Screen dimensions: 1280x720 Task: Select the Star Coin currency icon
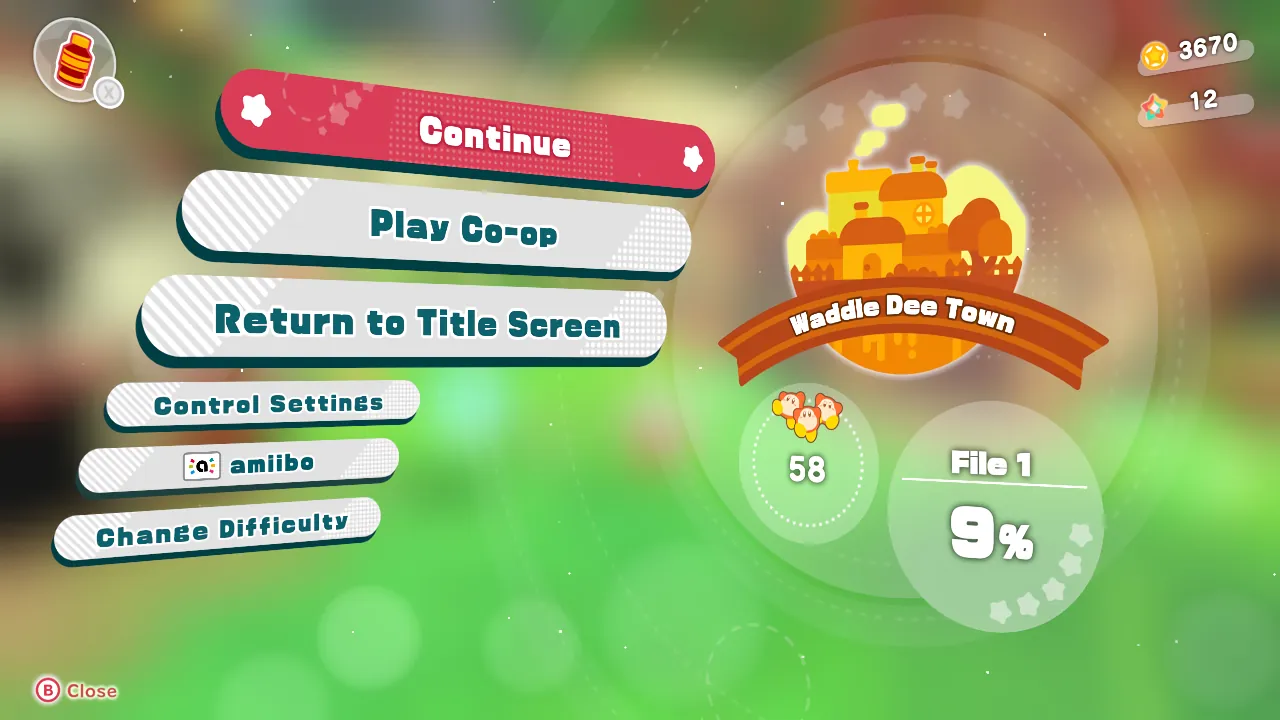[x=1156, y=56]
